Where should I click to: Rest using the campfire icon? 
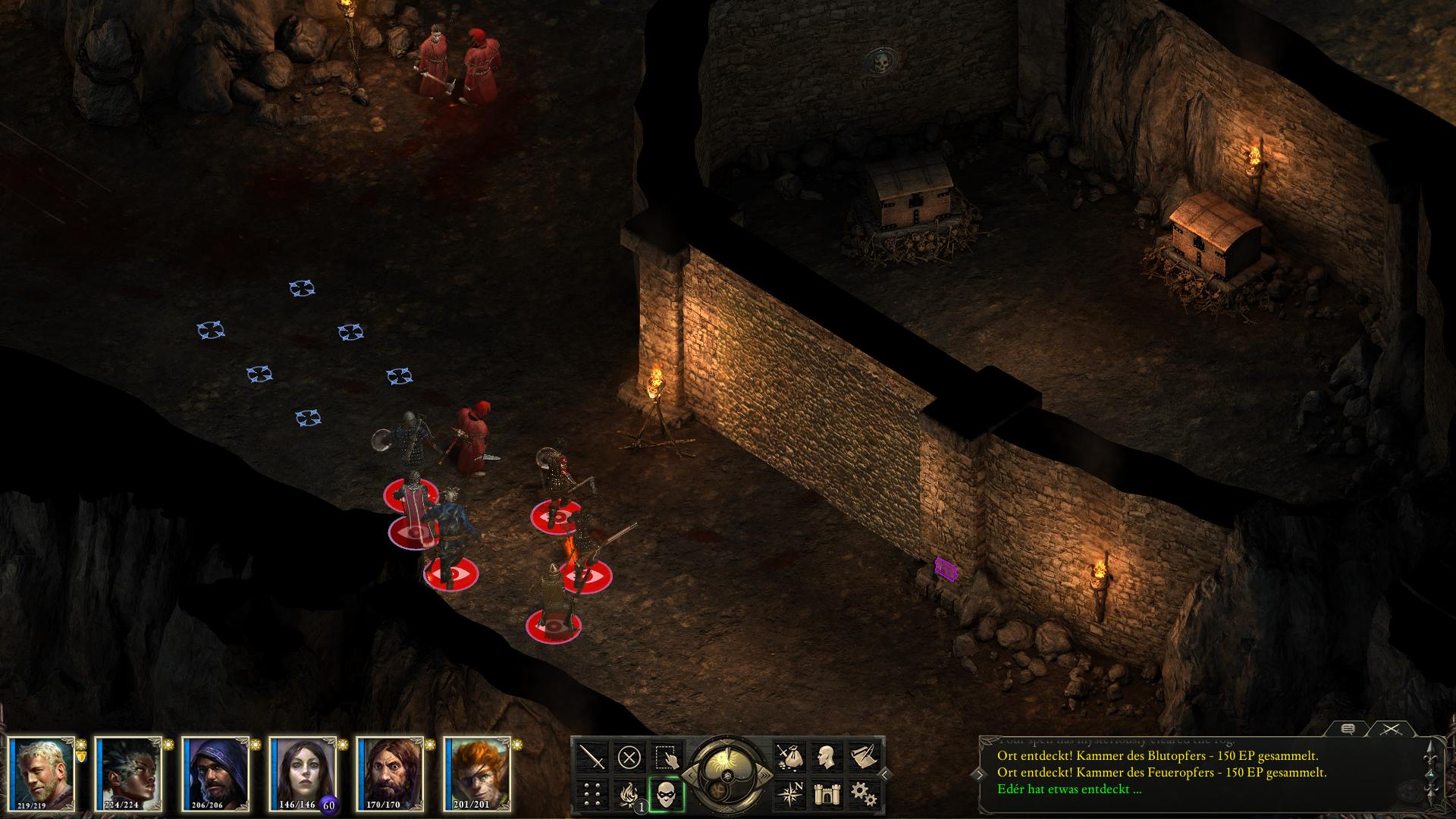(x=628, y=794)
